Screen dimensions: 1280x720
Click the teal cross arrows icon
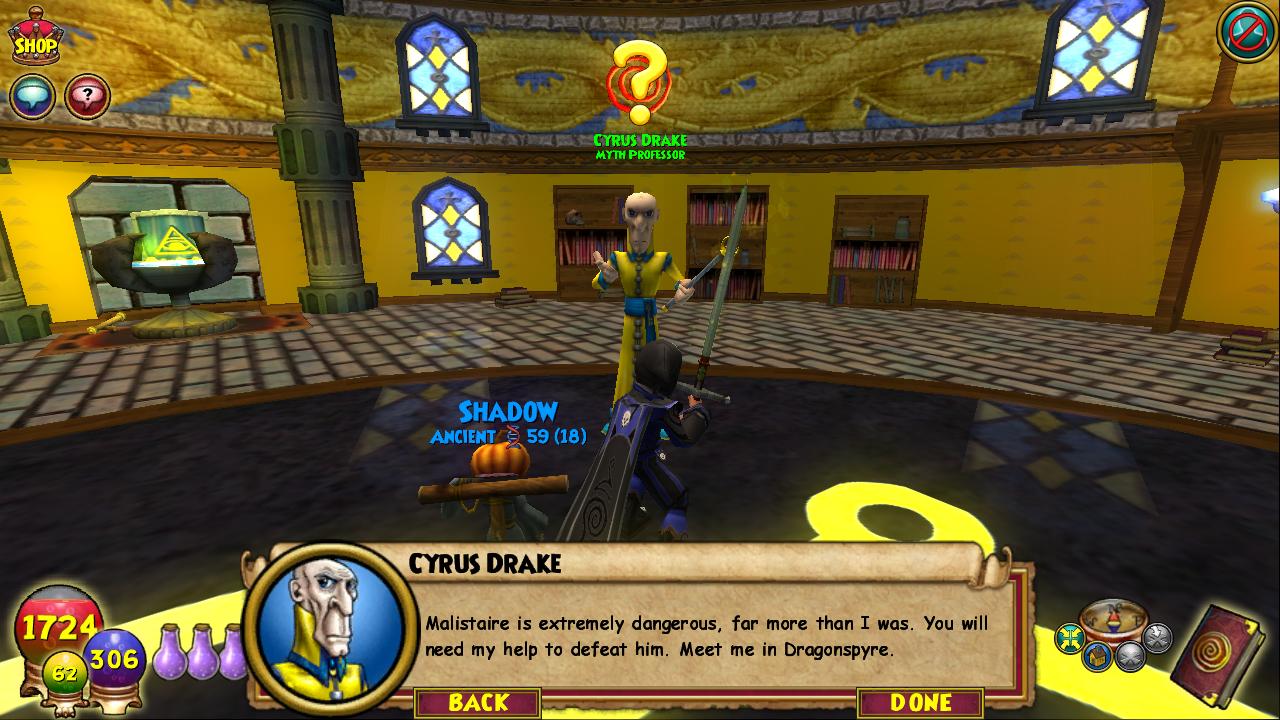(1070, 638)
